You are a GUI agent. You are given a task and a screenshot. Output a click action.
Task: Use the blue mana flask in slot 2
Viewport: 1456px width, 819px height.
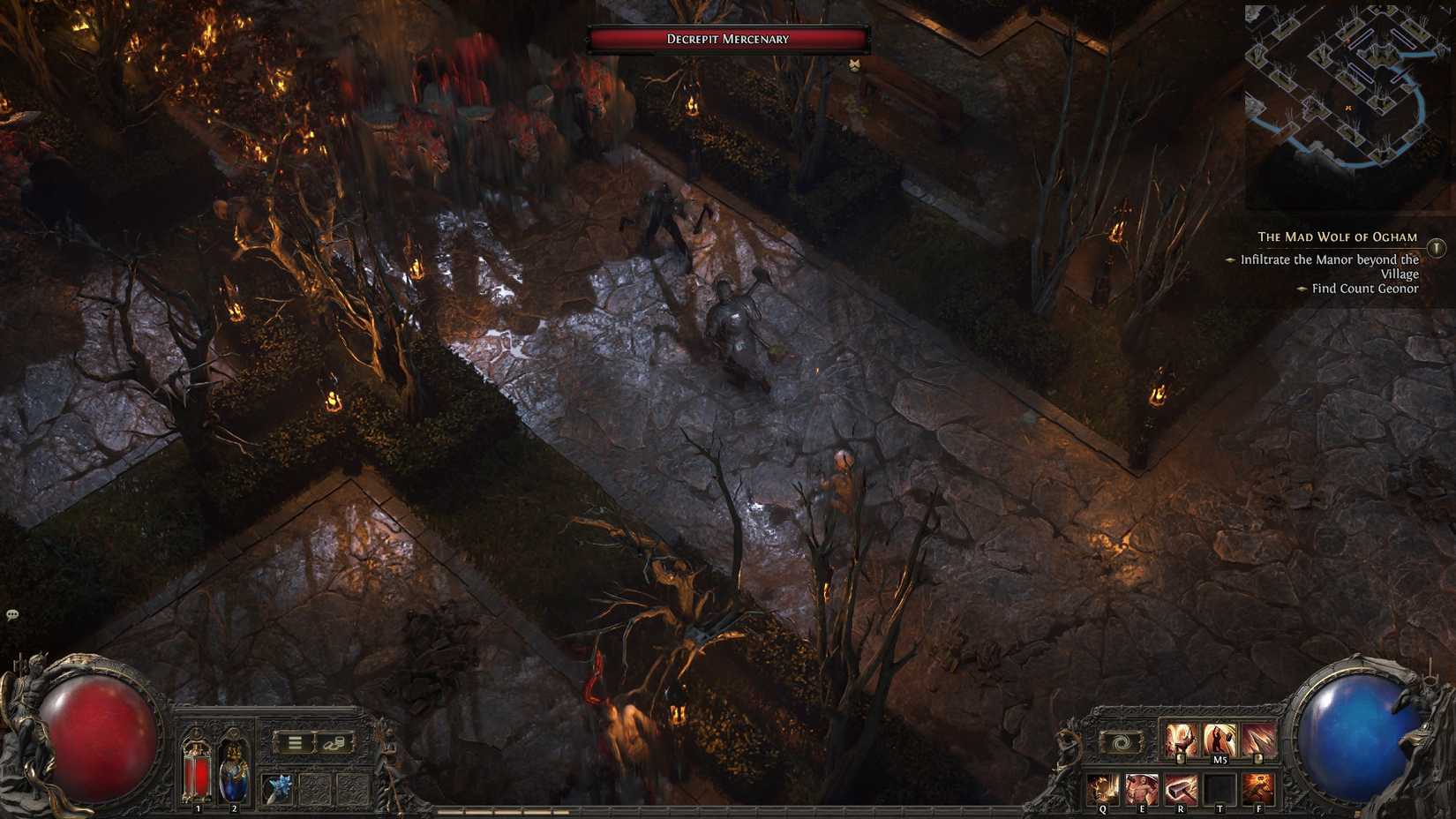click(233, 773)
